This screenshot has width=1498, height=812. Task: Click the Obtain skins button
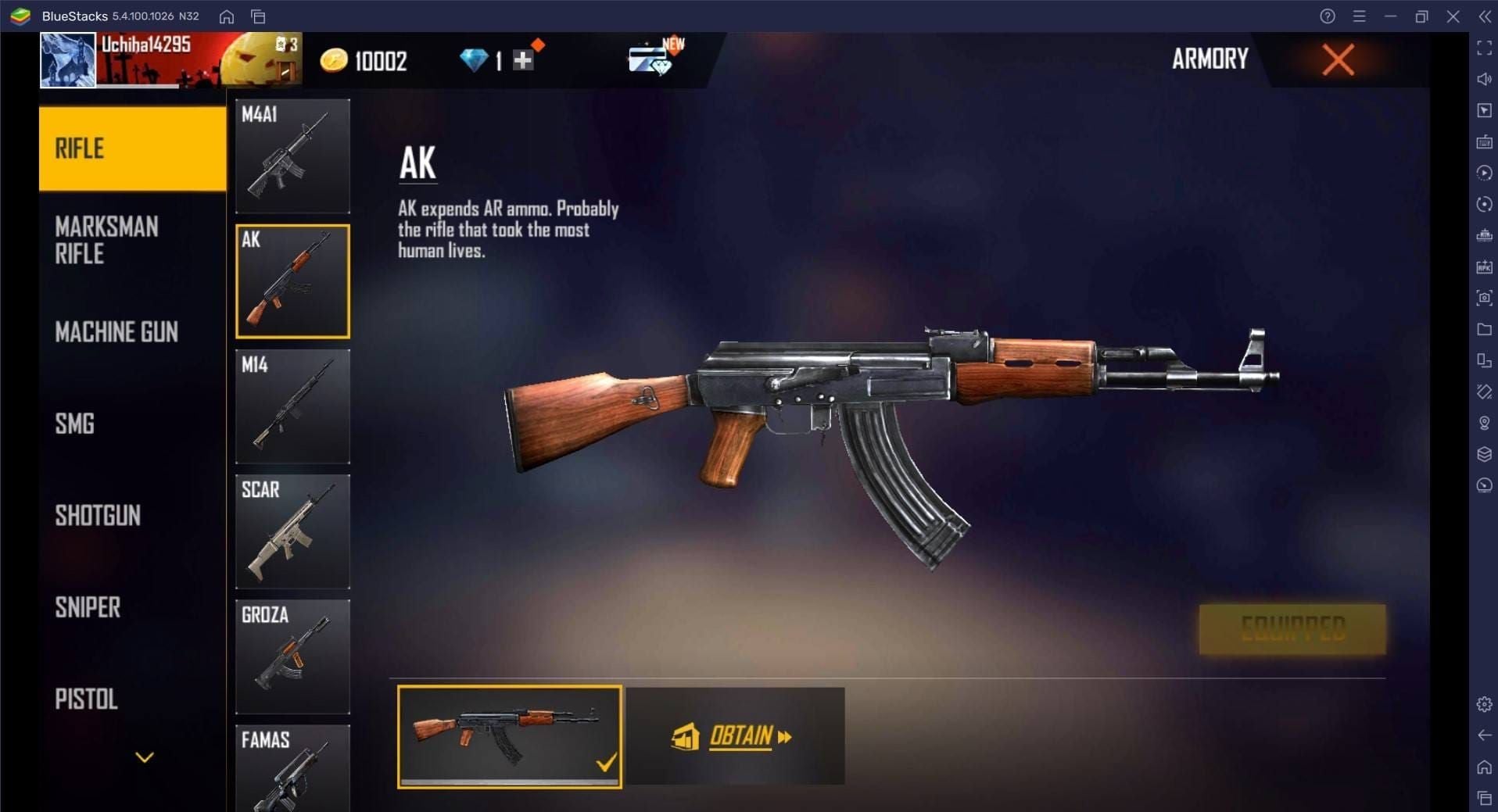735,736
